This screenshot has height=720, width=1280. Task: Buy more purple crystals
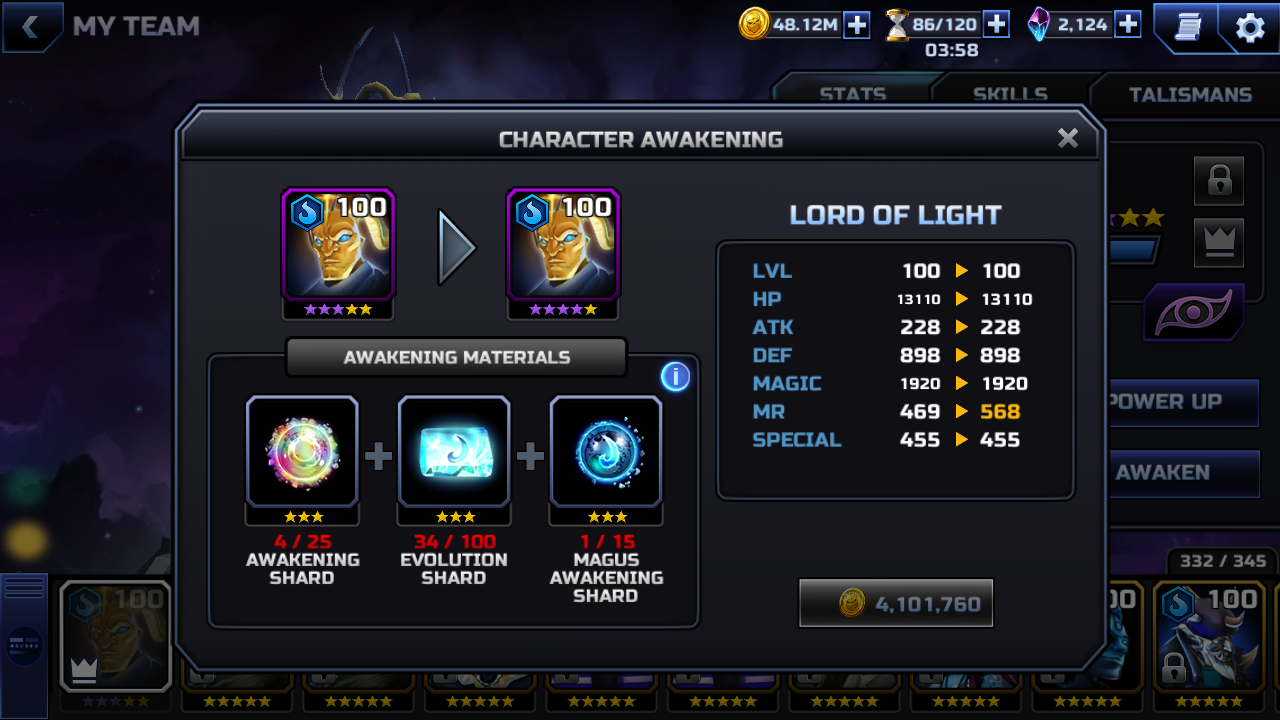coord(1128,25)
